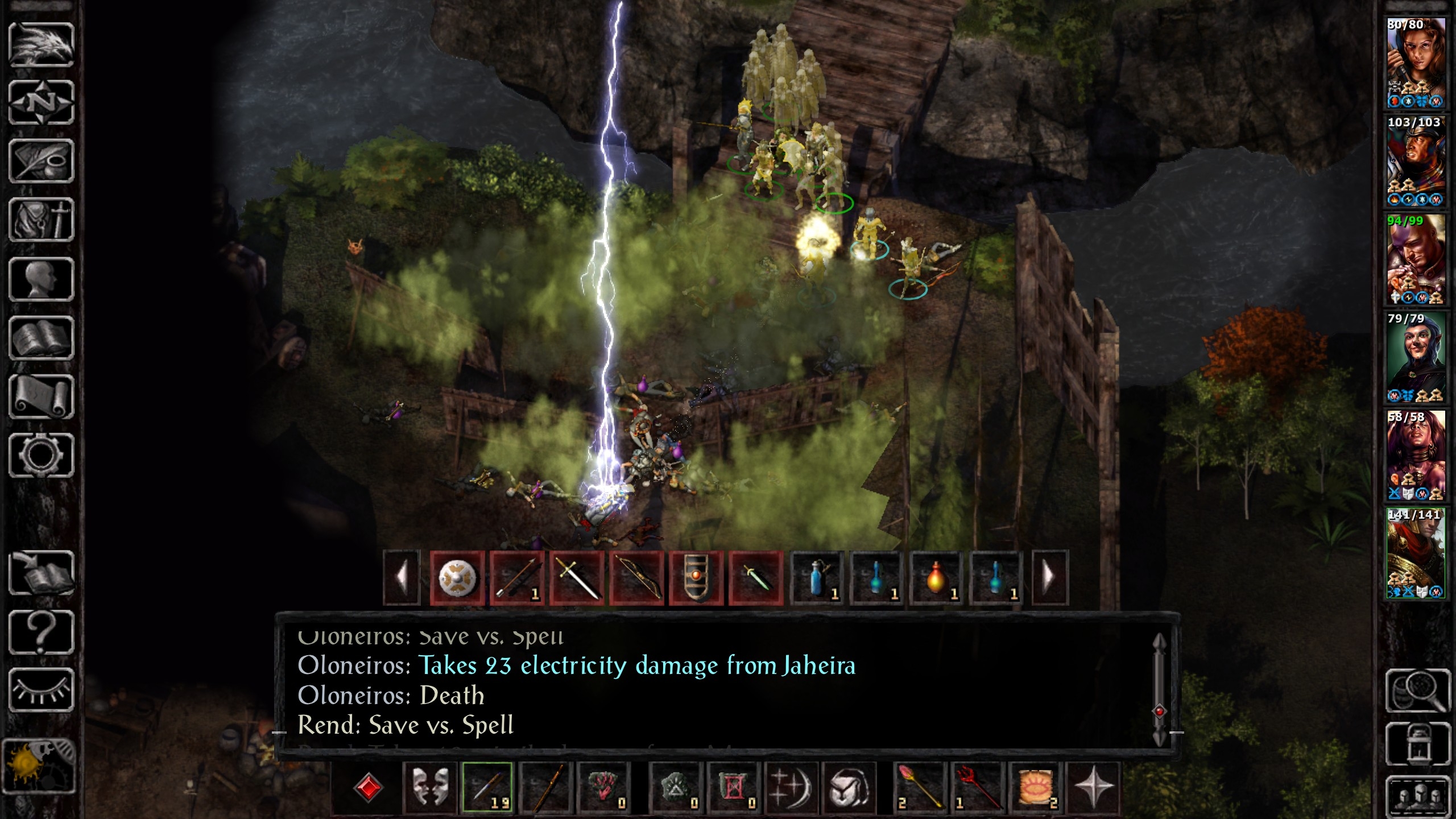Screen dimensions: 1456x819
Task: Open the journal with the quill icon
Action: 41,161
